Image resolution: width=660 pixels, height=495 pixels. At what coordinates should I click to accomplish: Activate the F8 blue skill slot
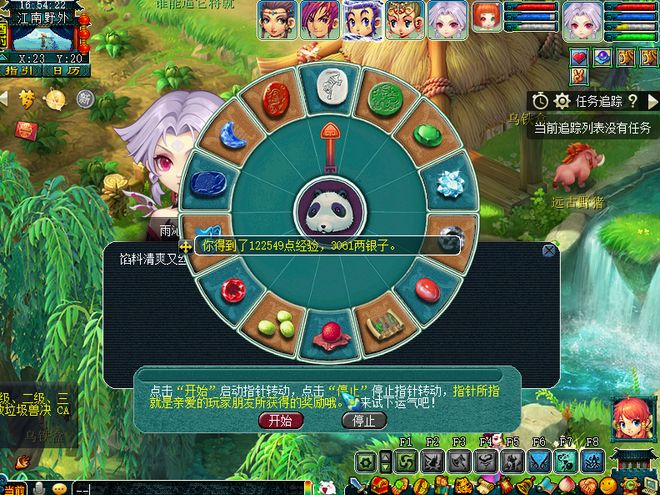pyautogui.click(x=591, y=461)
